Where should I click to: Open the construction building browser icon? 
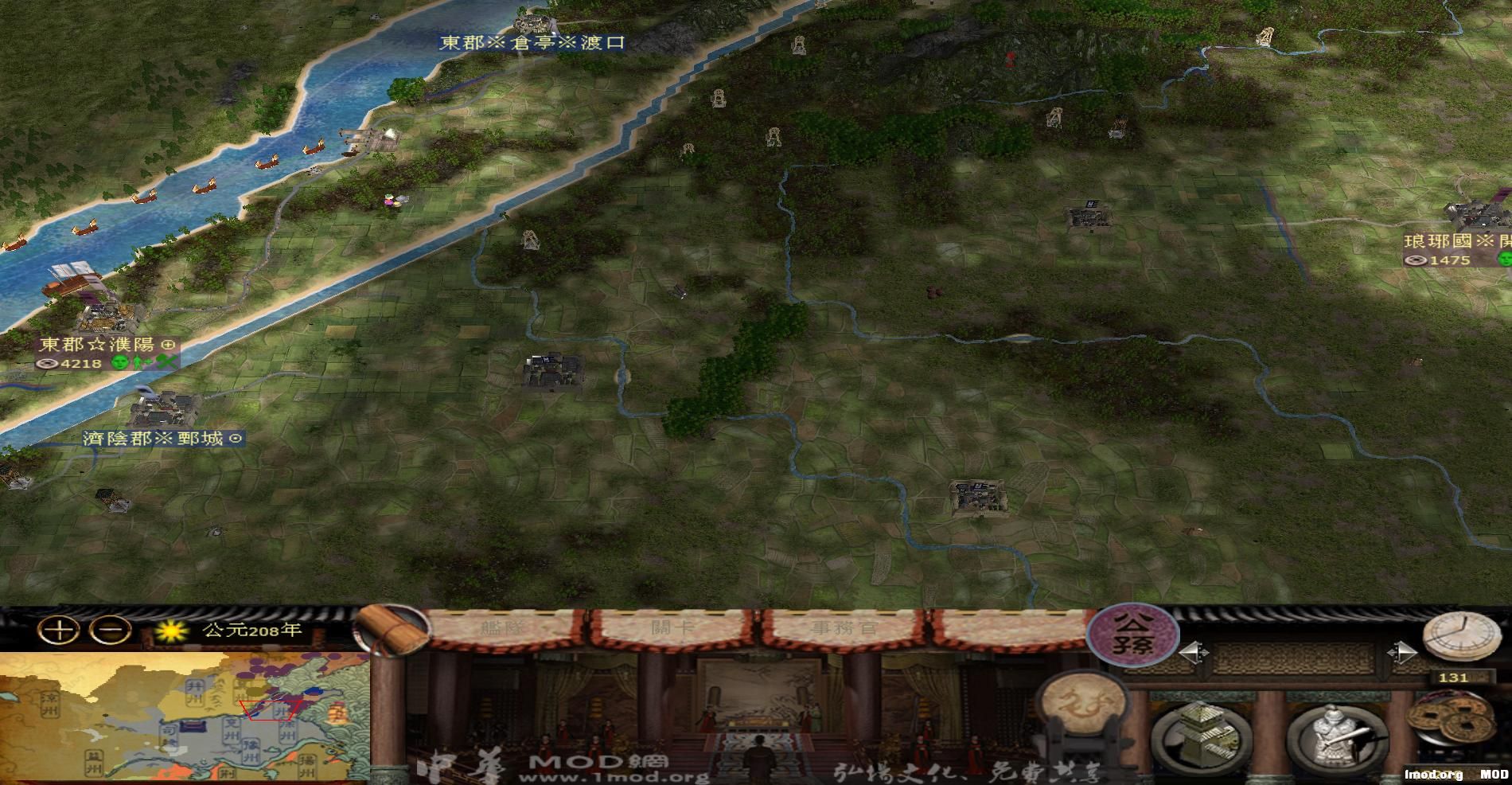coord(1202,733)
